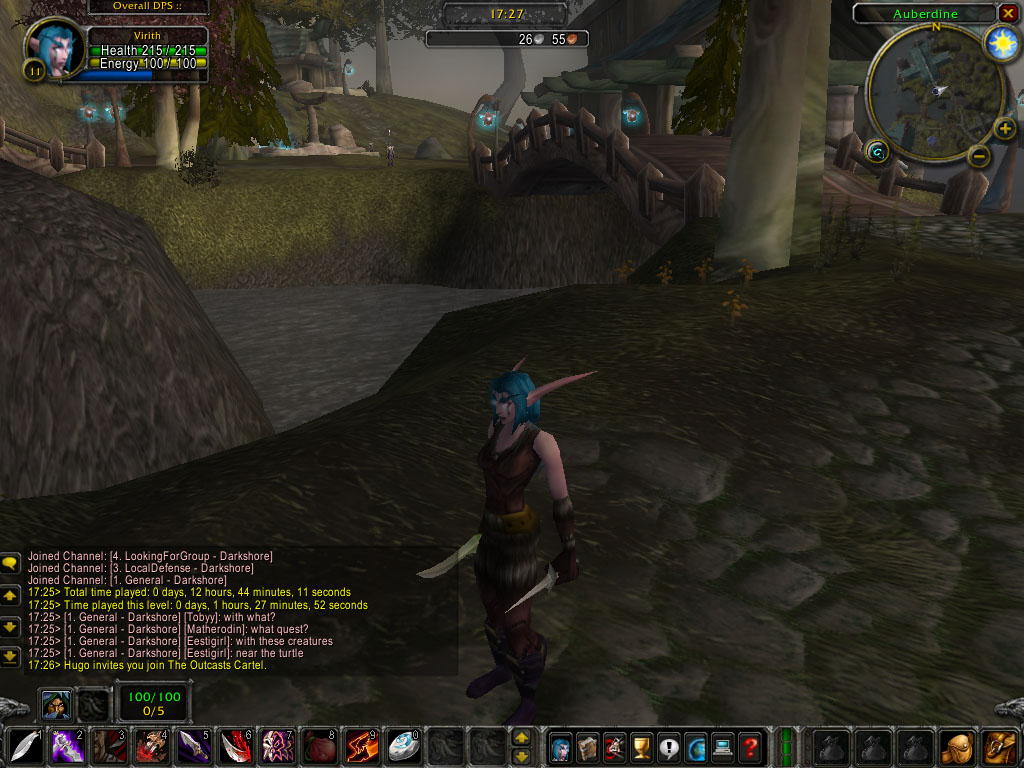Trigger the purple skull mask ability in slot 7
This screenshot has width=1024, height=768.
click(276, 746)
